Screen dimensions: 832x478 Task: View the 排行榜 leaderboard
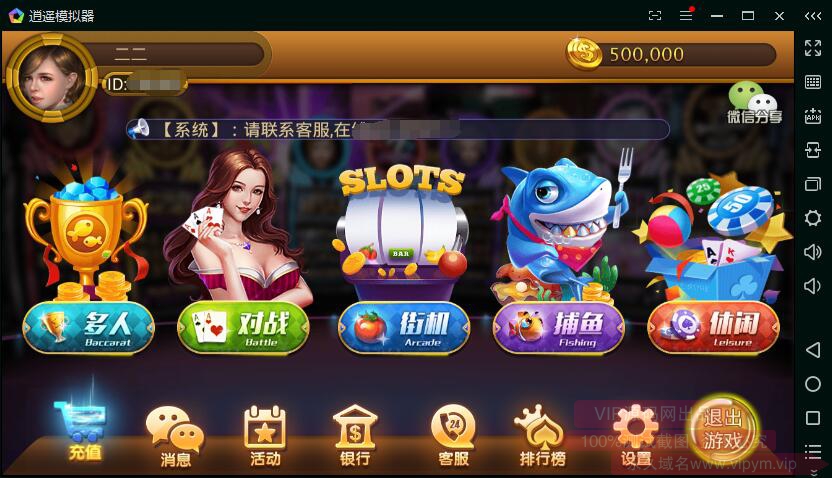tap(542, 438)
